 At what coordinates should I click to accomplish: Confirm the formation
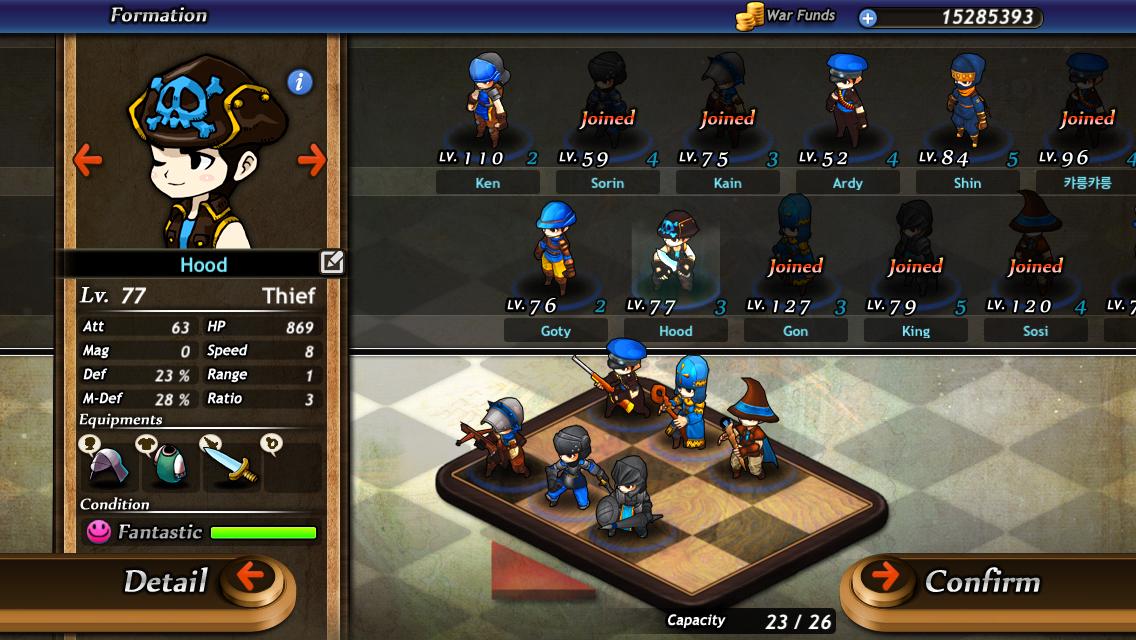(x=950, y=582)
